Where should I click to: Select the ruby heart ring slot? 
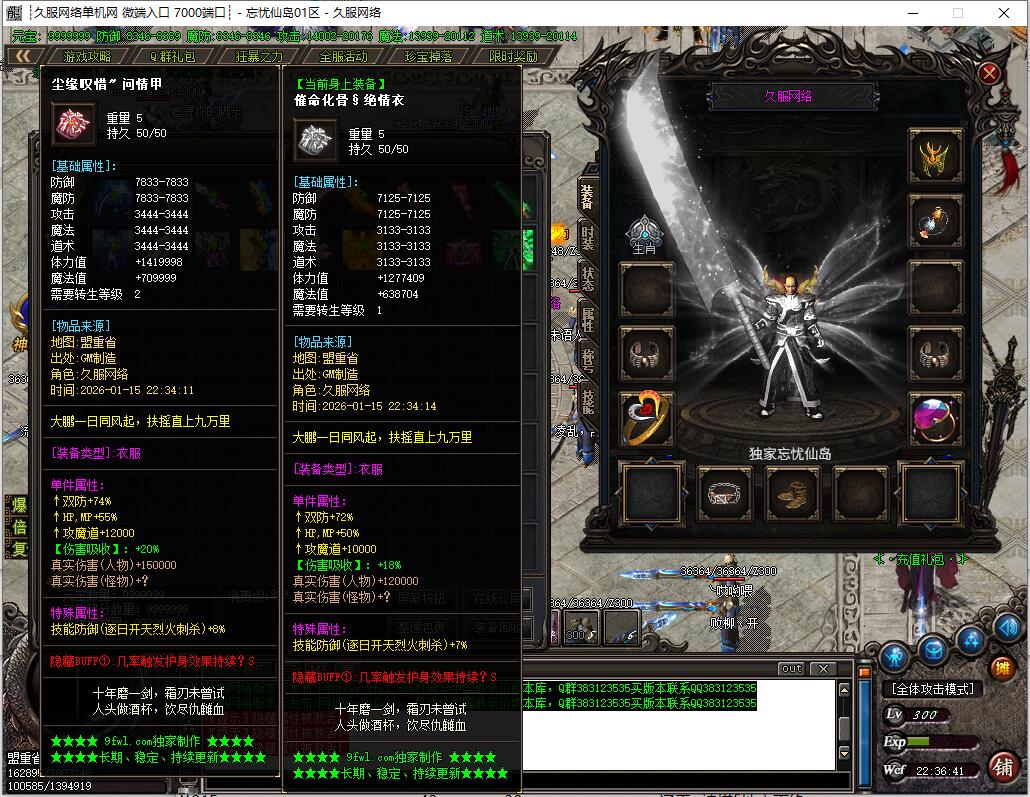[647, 419]
